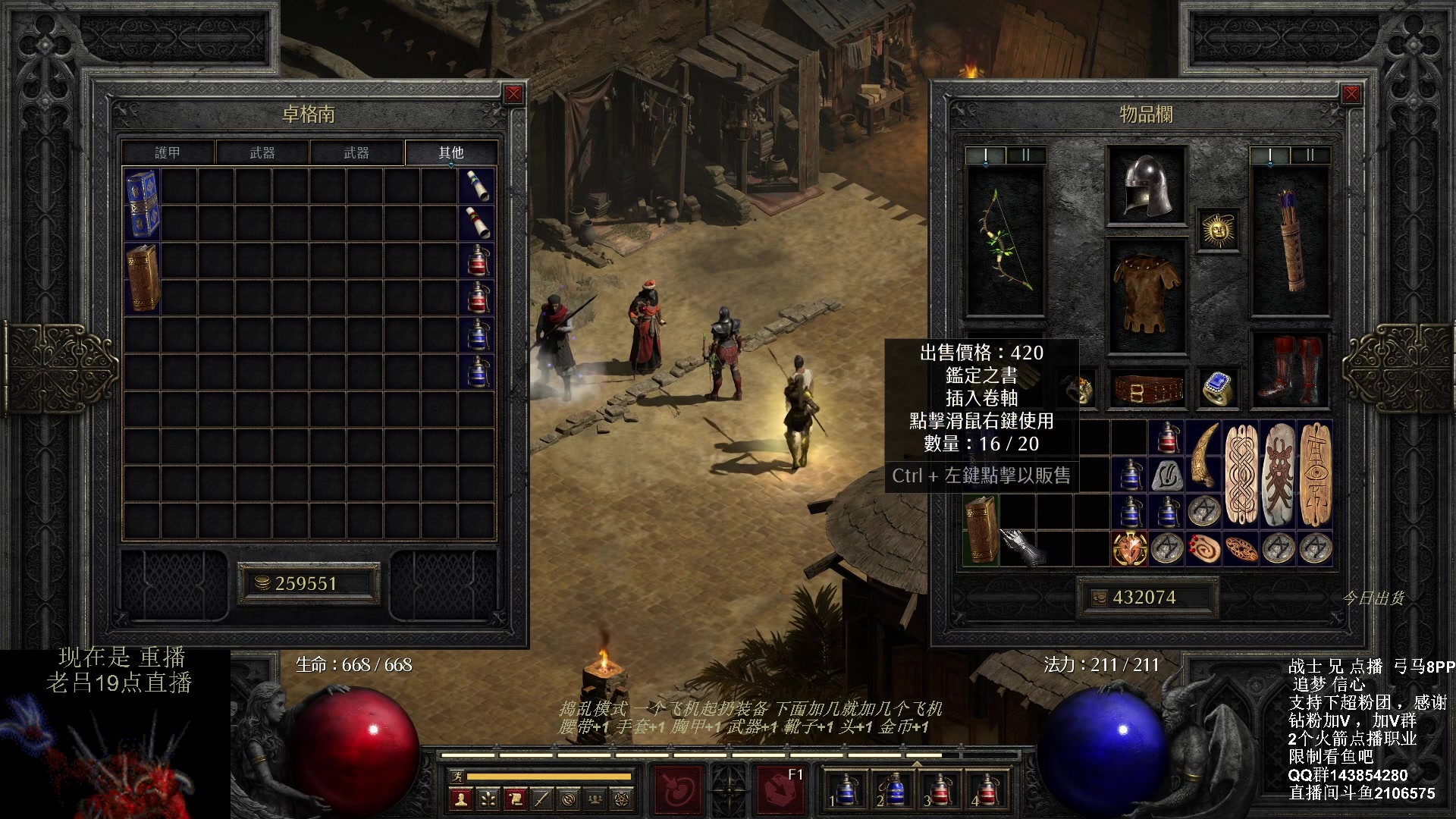Viewport: 1456px width, 819px height.
Task: Open the right skill button marked F1
Action: [x=780, y=789]
